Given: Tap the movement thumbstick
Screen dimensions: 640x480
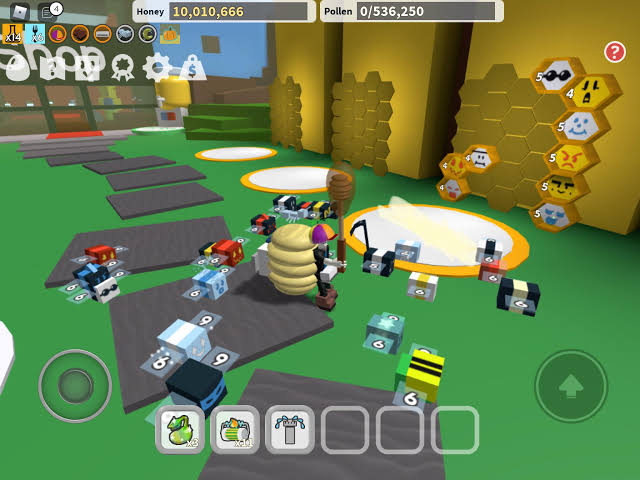Looking at the screenshot, I should (x=74, y=385).
